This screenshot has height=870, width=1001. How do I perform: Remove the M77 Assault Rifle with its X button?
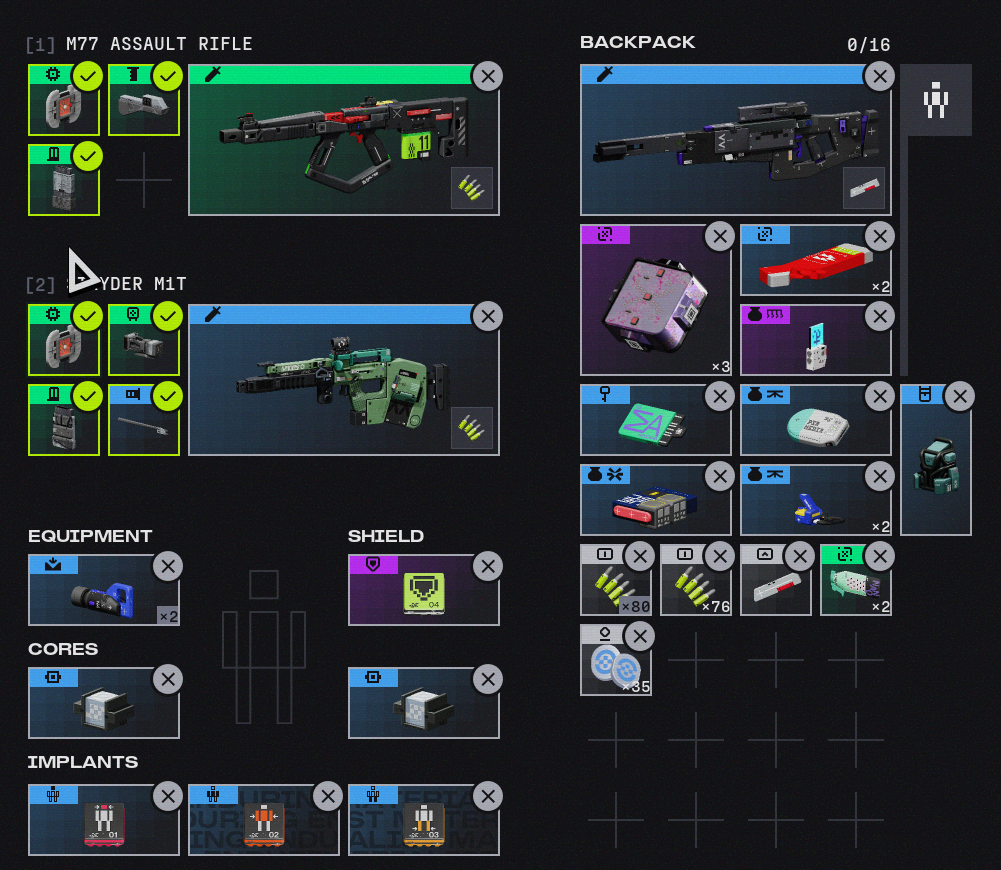[487, 77]
